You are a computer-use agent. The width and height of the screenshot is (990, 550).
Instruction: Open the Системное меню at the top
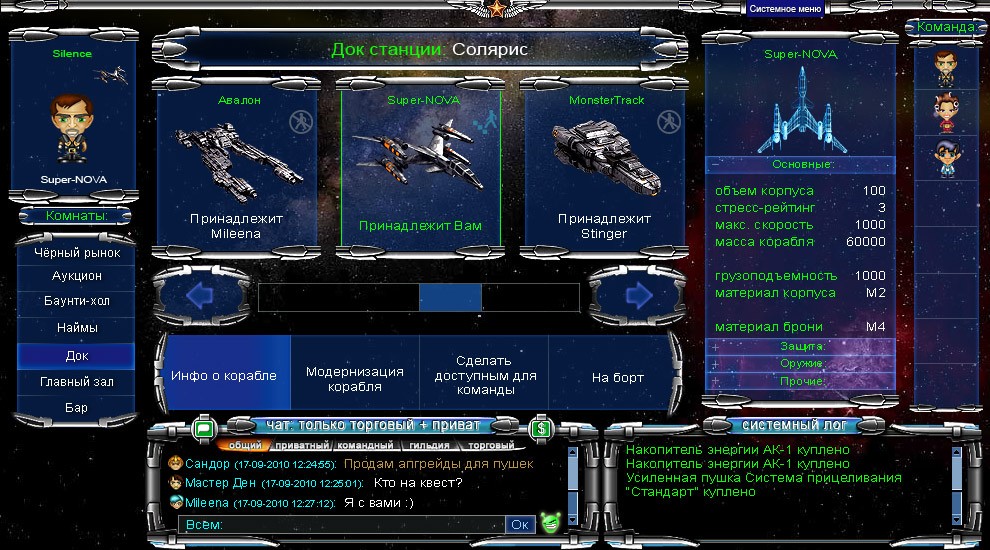[x=785, y=9]
